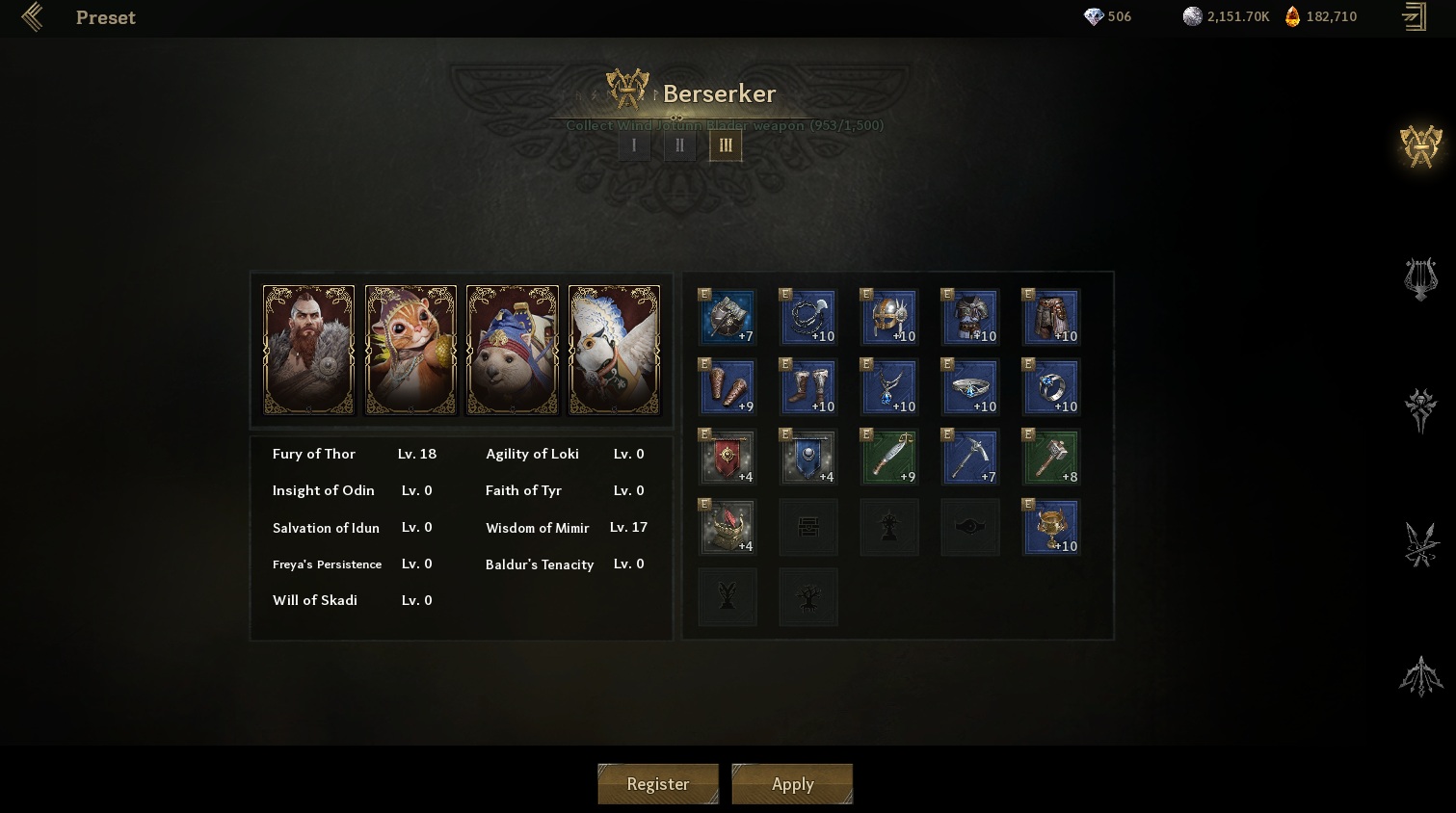1456x813 pixels.
Task: Select the boots +10 equipment slot
Action: click(807, 387)
